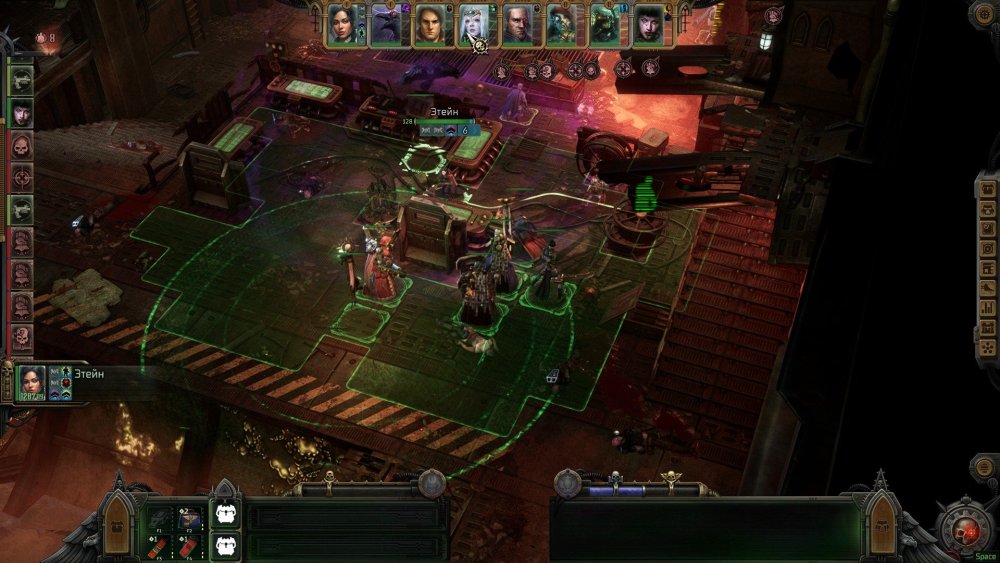Click the right arched door panel button
The width and height of the screenshot is (1000, 563).
point(881,516)
